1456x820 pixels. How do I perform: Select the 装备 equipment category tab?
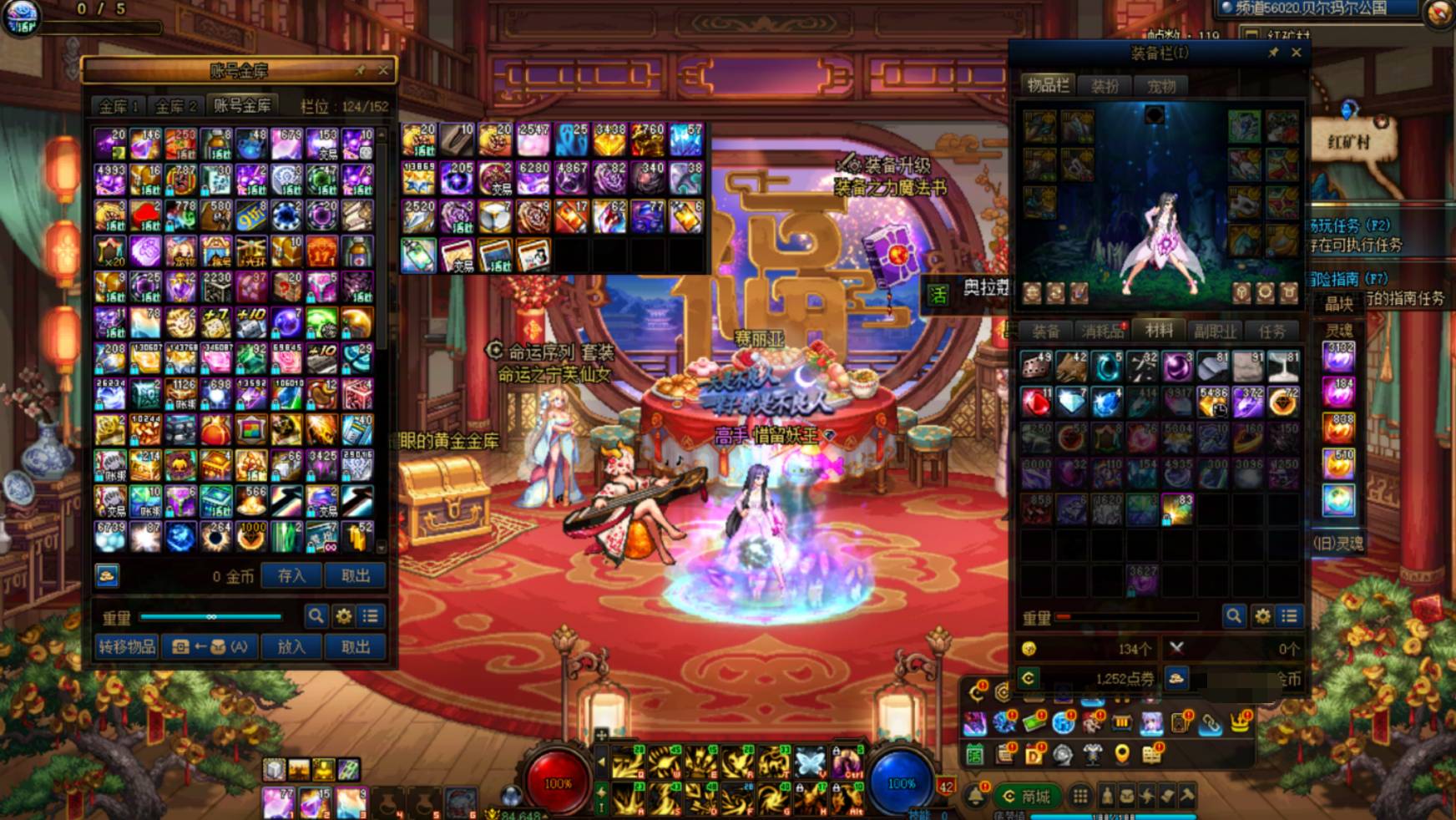pos(1045,332)
